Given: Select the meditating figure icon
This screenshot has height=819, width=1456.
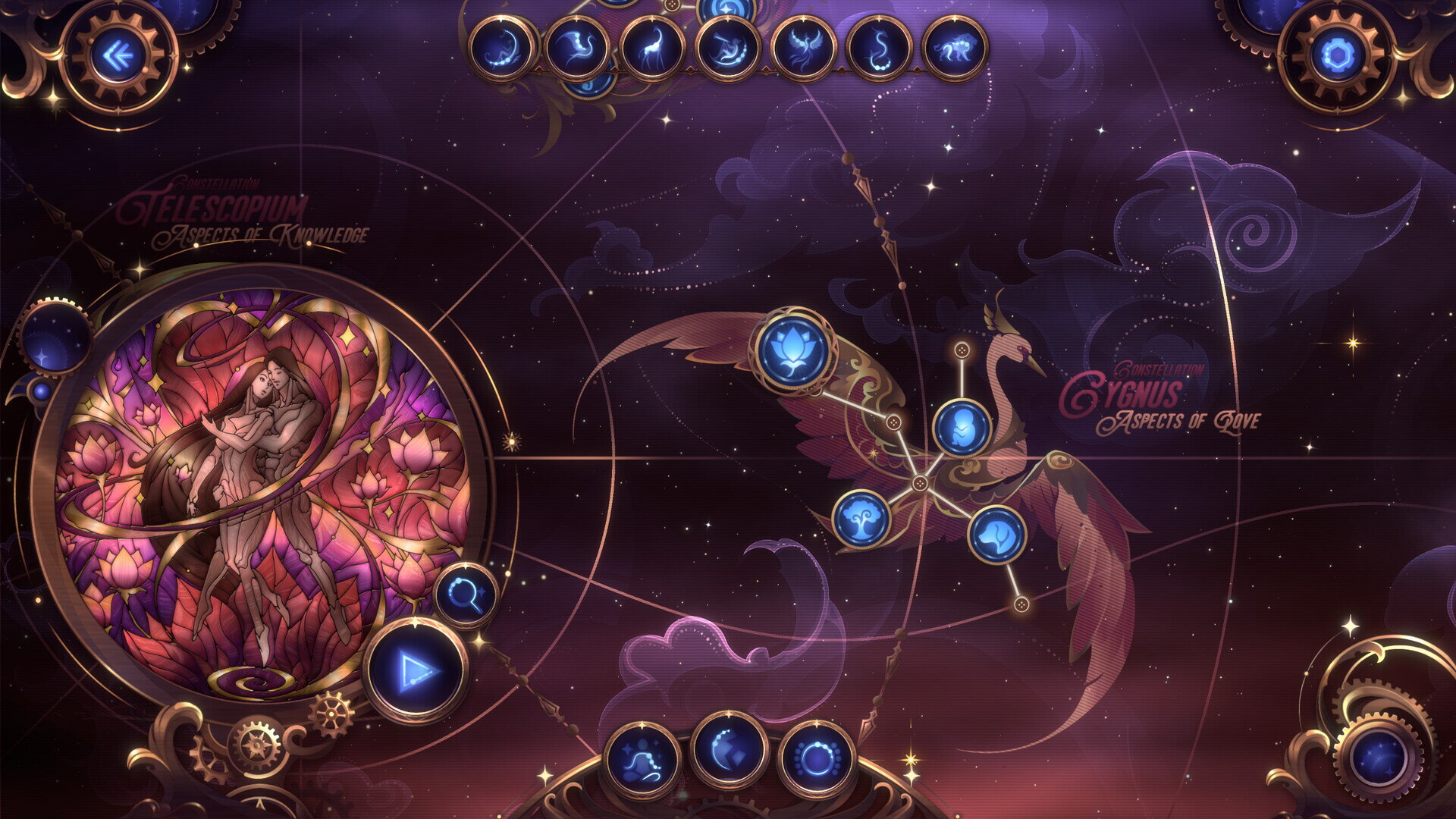Looking at the screenshot, I should [x=642, y=758].
